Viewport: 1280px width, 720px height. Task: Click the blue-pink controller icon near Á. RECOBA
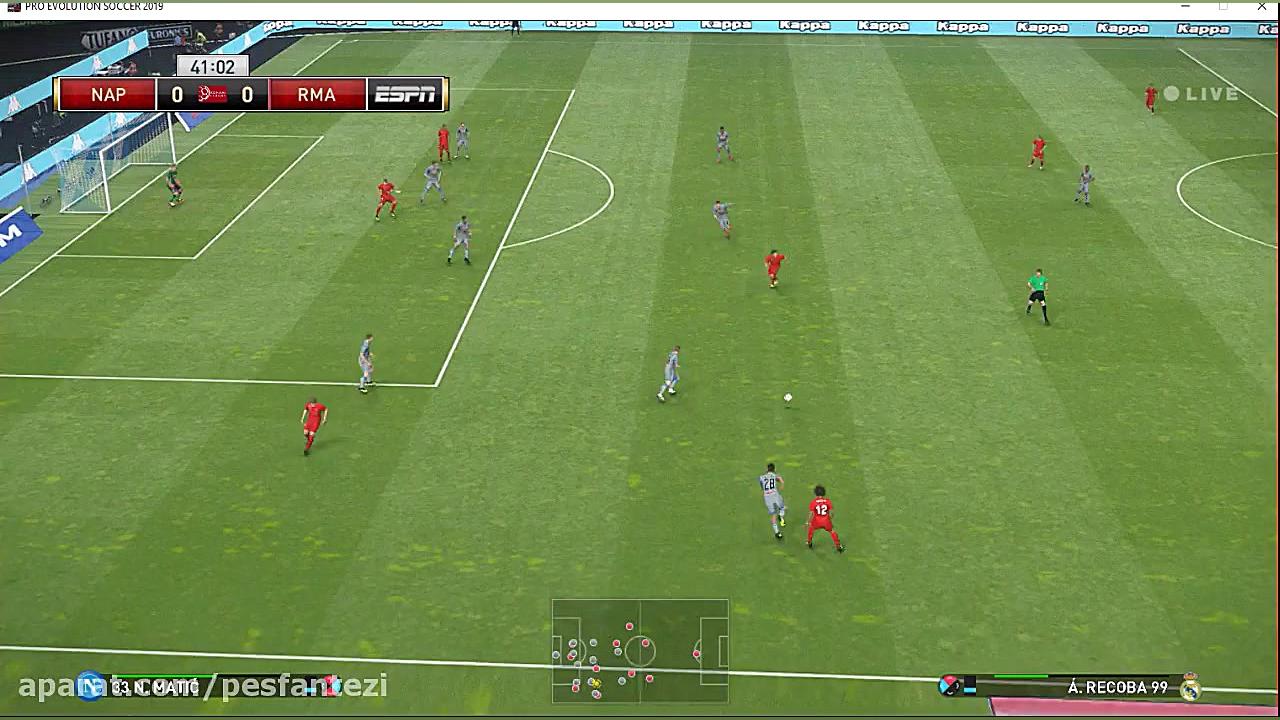point(950,687)
